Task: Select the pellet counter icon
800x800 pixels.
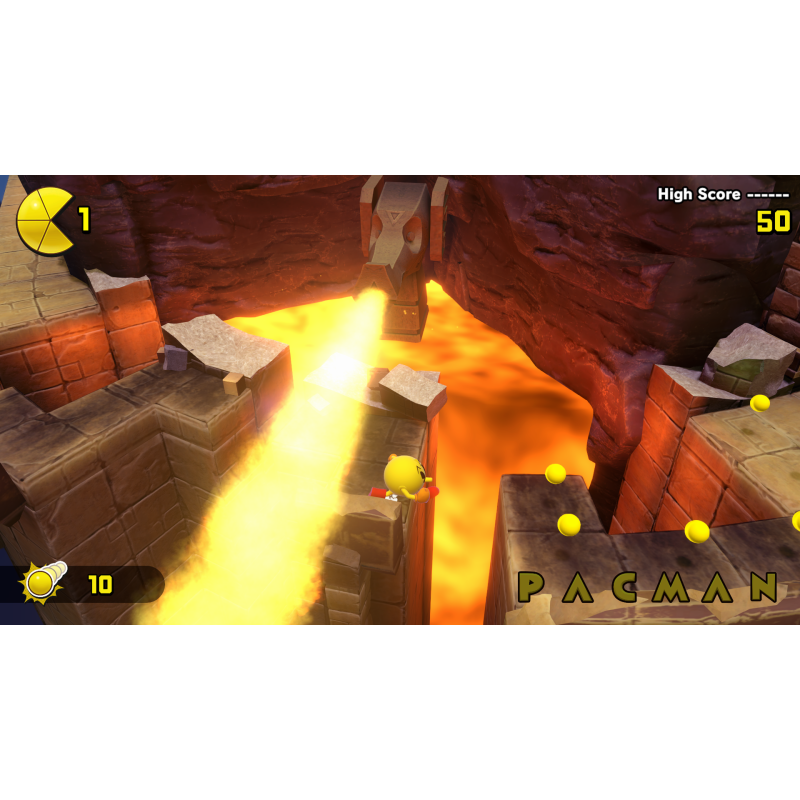Action: [44, 582]
